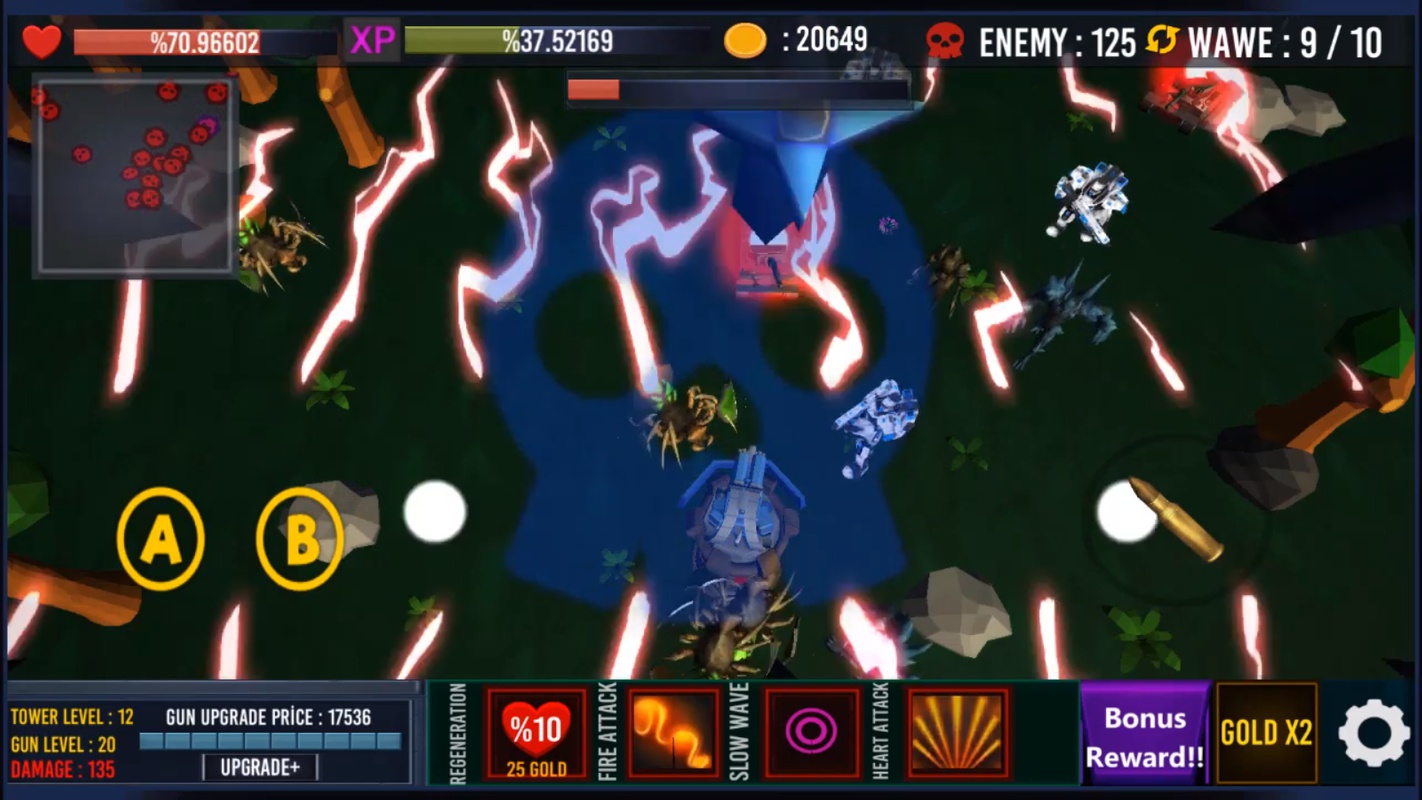Viewport: 1422px width, 800px height.
Task: Touch the white movement joystick knob
Action: click(435, 512)
